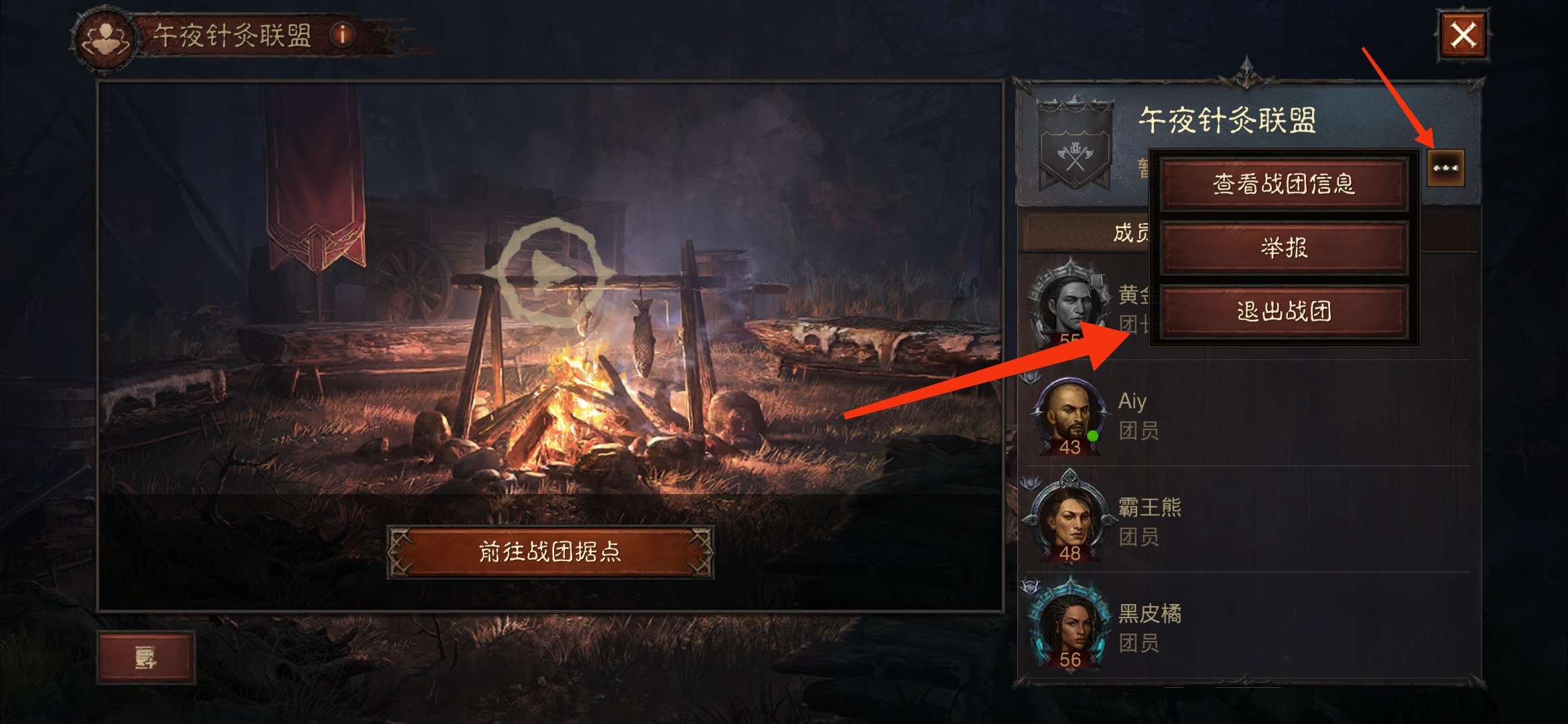Select 查看战团信息 menu option
Screen dimensions: 1568x724
pyautogui.click(x=1283, y=184)
